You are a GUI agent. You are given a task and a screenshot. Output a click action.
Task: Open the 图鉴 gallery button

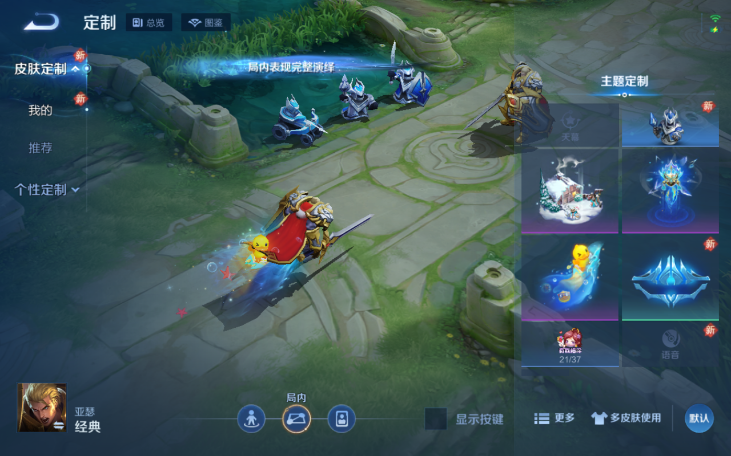click(205, 22)
